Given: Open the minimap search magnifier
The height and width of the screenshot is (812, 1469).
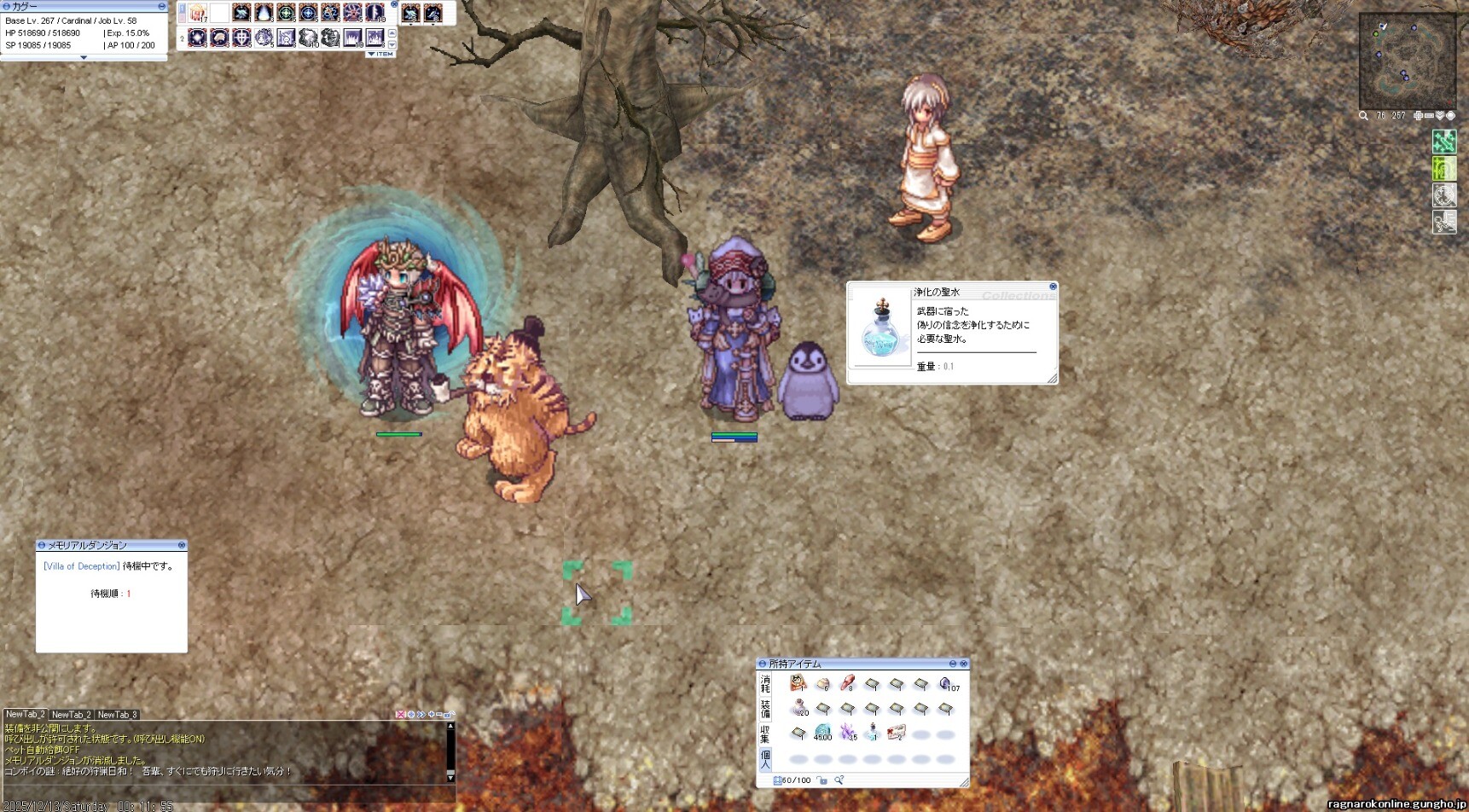Looking at the screenshot, I should [x=1363, y=116].
